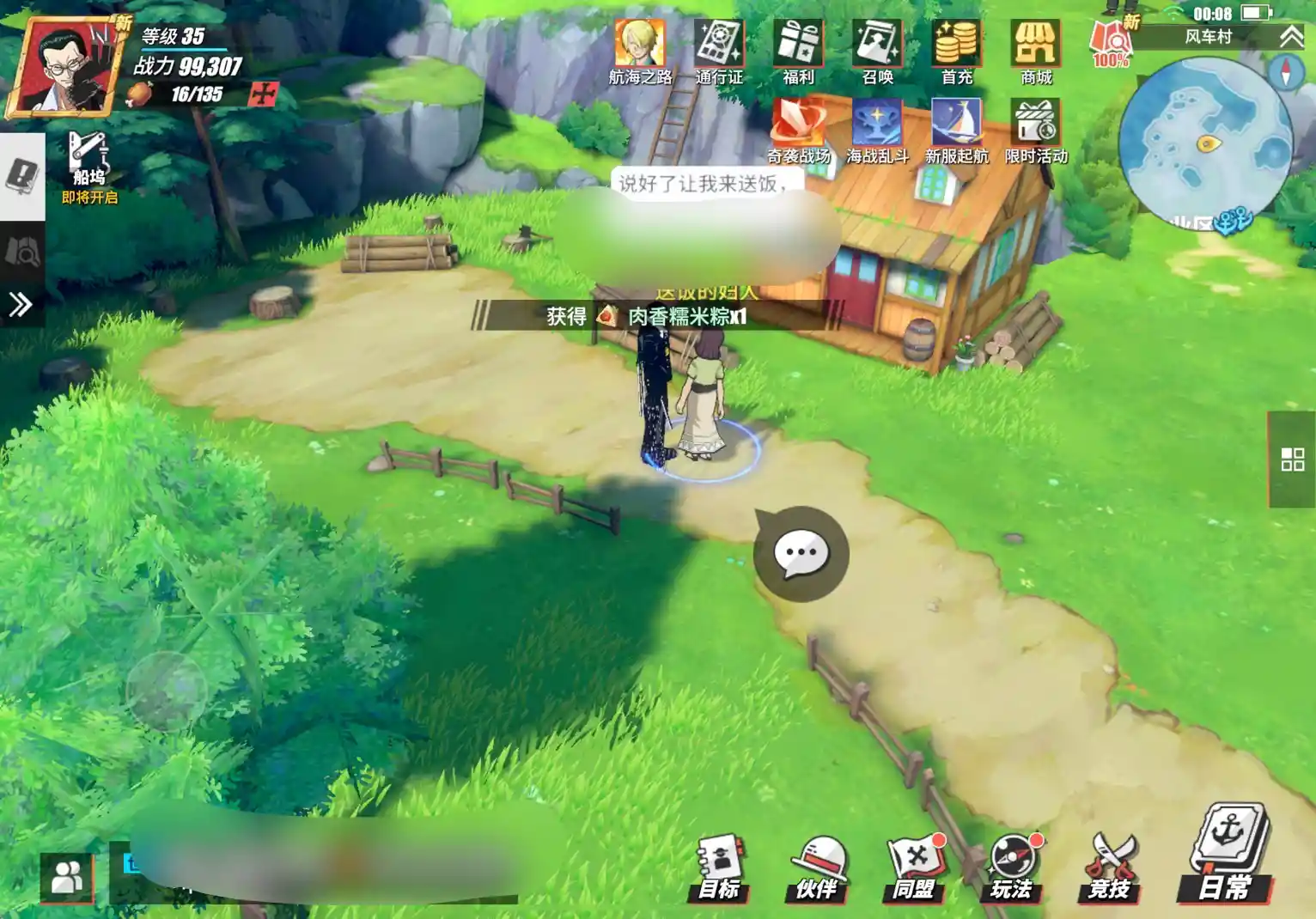The height and width of the screenshot is (919, 1316).
Task: Open the 限时活动 limited events
Action: [1036, 129]
